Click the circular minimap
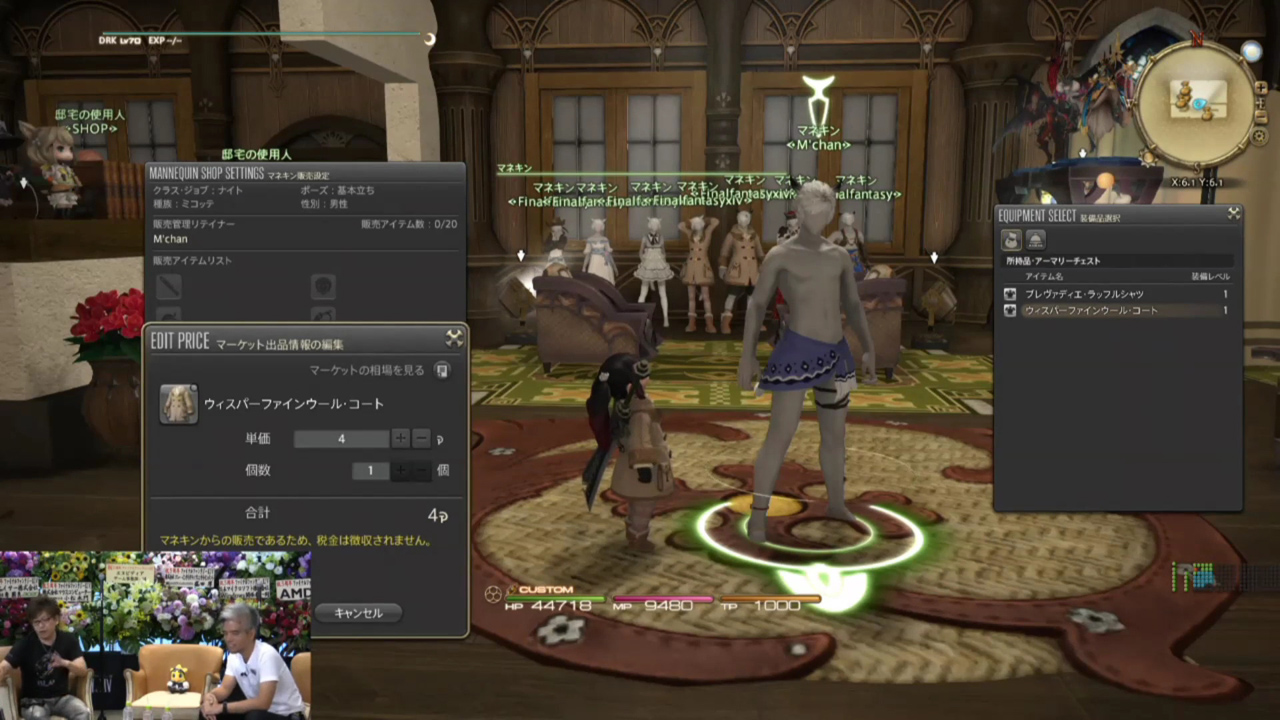The width and height of the screenshot is (1280, 720). click(1196, 102)
